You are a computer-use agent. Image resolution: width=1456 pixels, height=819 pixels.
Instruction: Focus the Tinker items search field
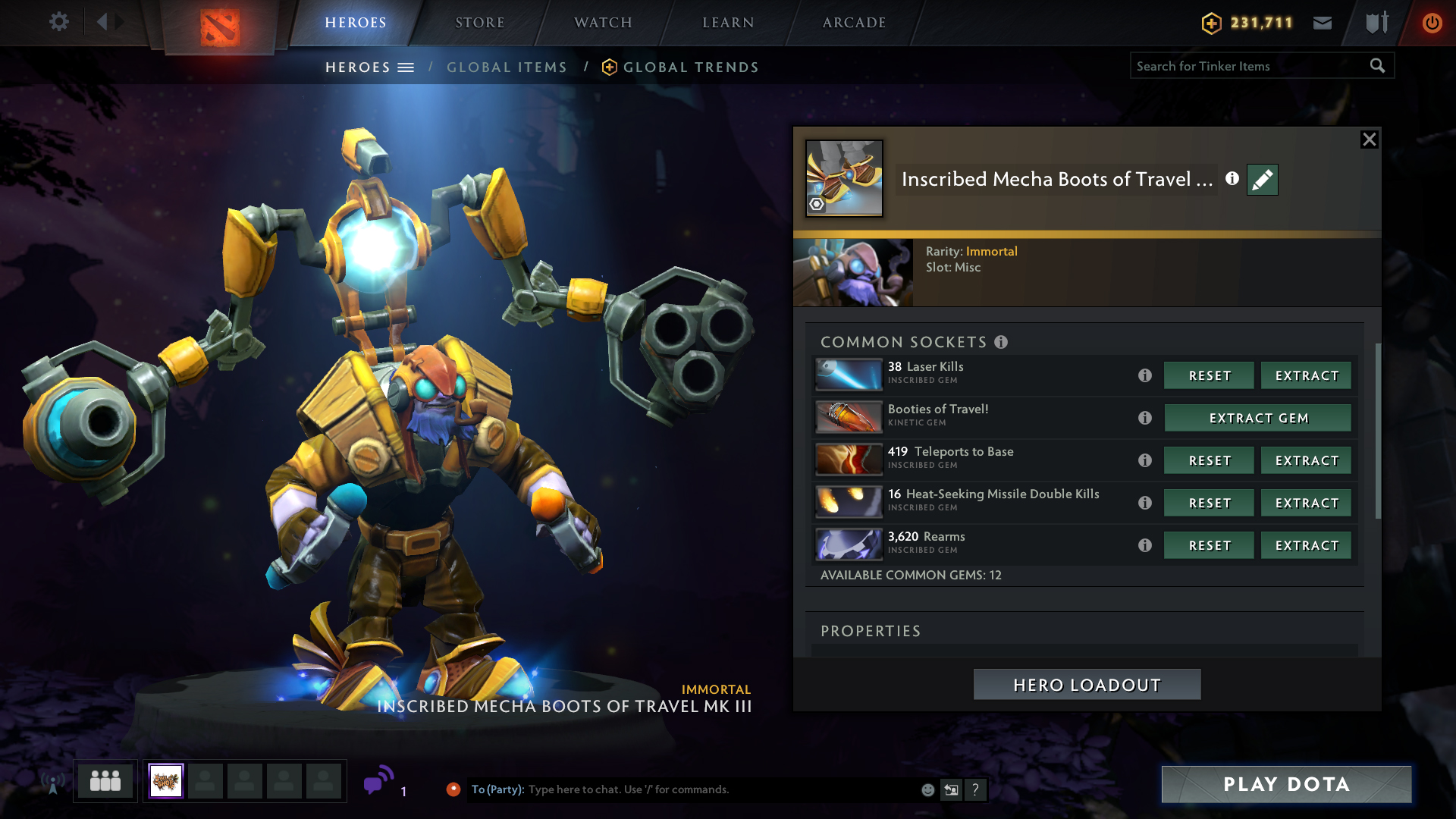(x=1247, y=67)
